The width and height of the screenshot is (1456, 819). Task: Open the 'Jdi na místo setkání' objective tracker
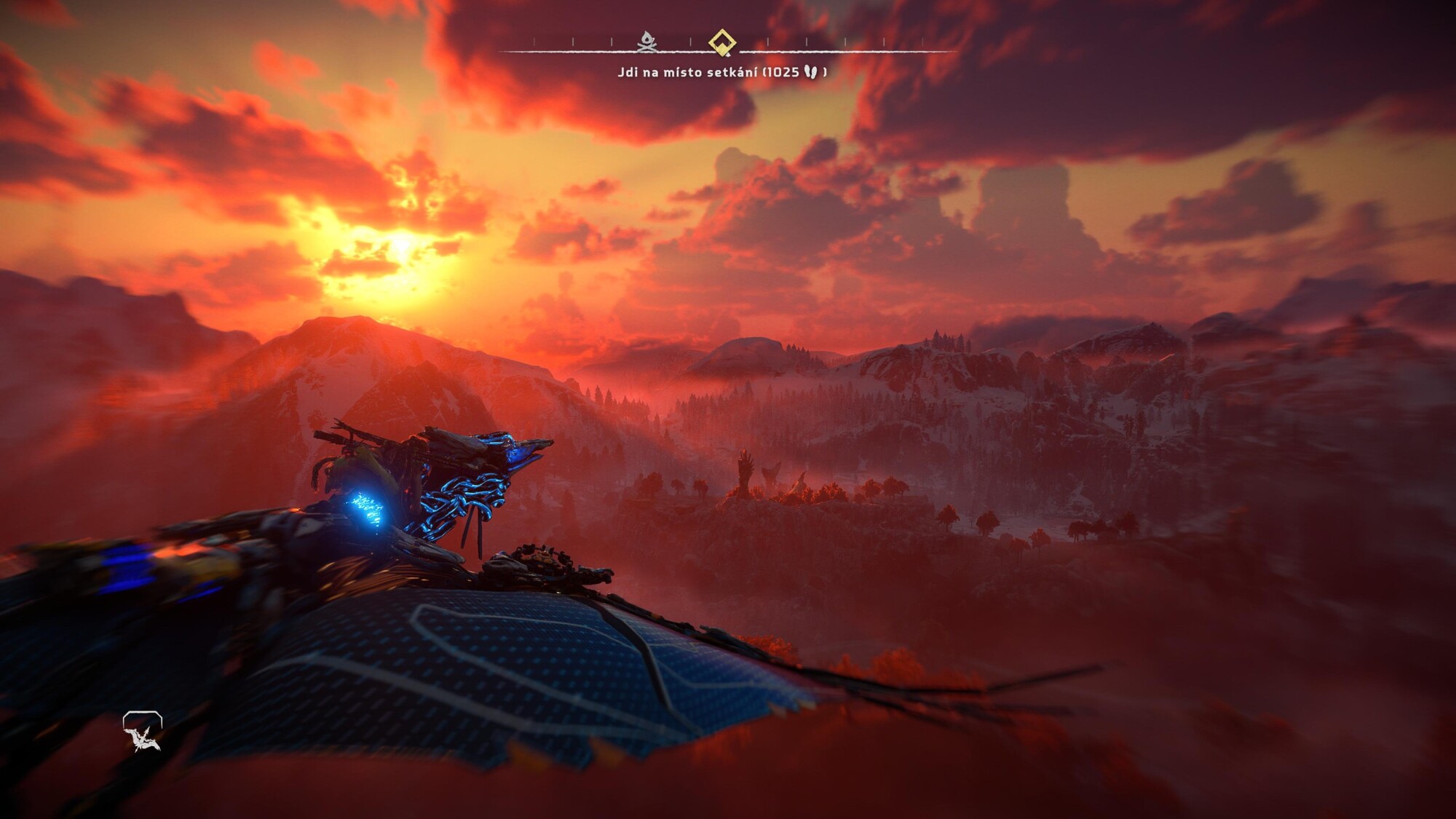(721, 72)
